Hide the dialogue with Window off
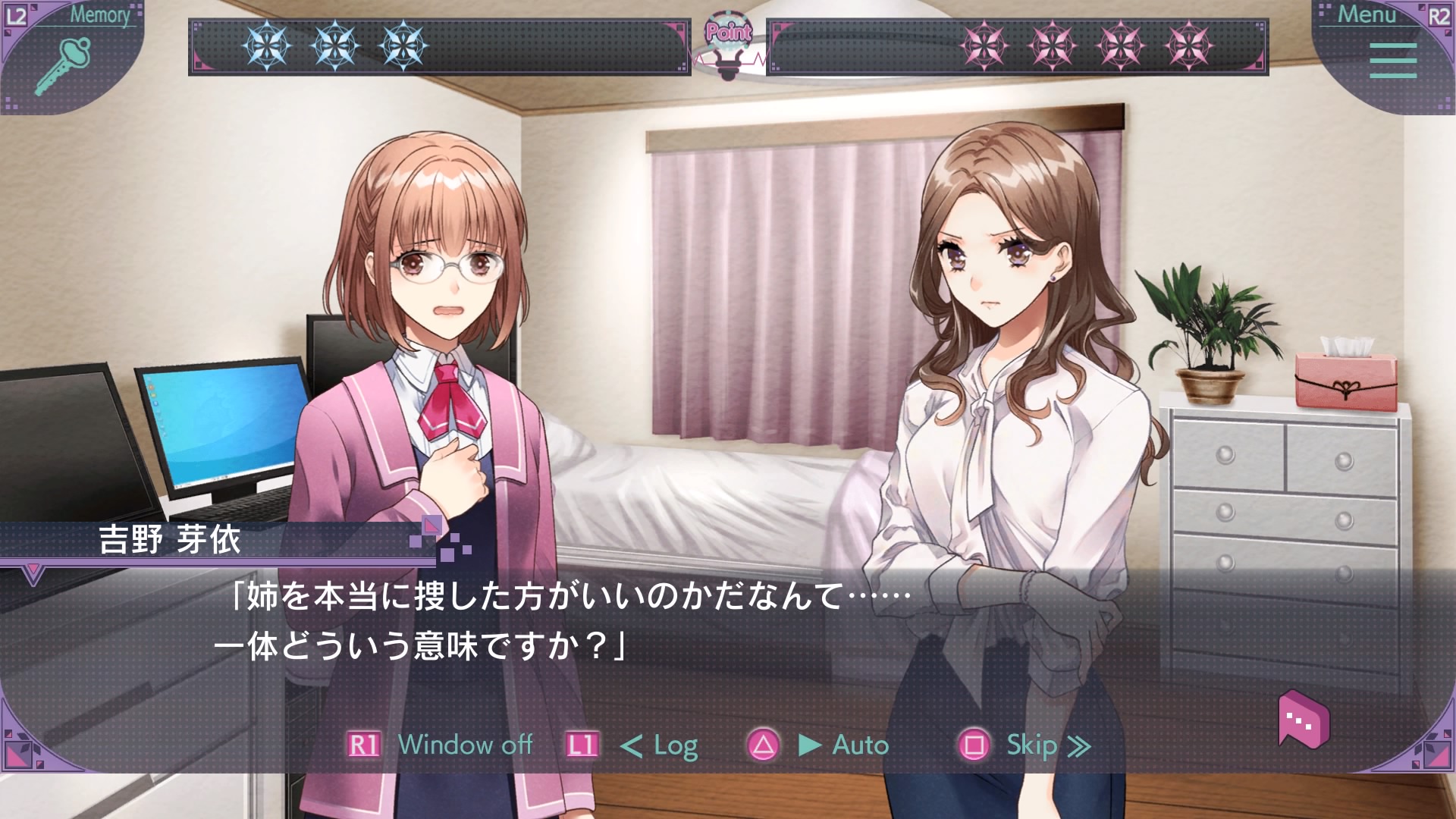The height and width of the screenshot is (819, 1456). tap(464, 745)
